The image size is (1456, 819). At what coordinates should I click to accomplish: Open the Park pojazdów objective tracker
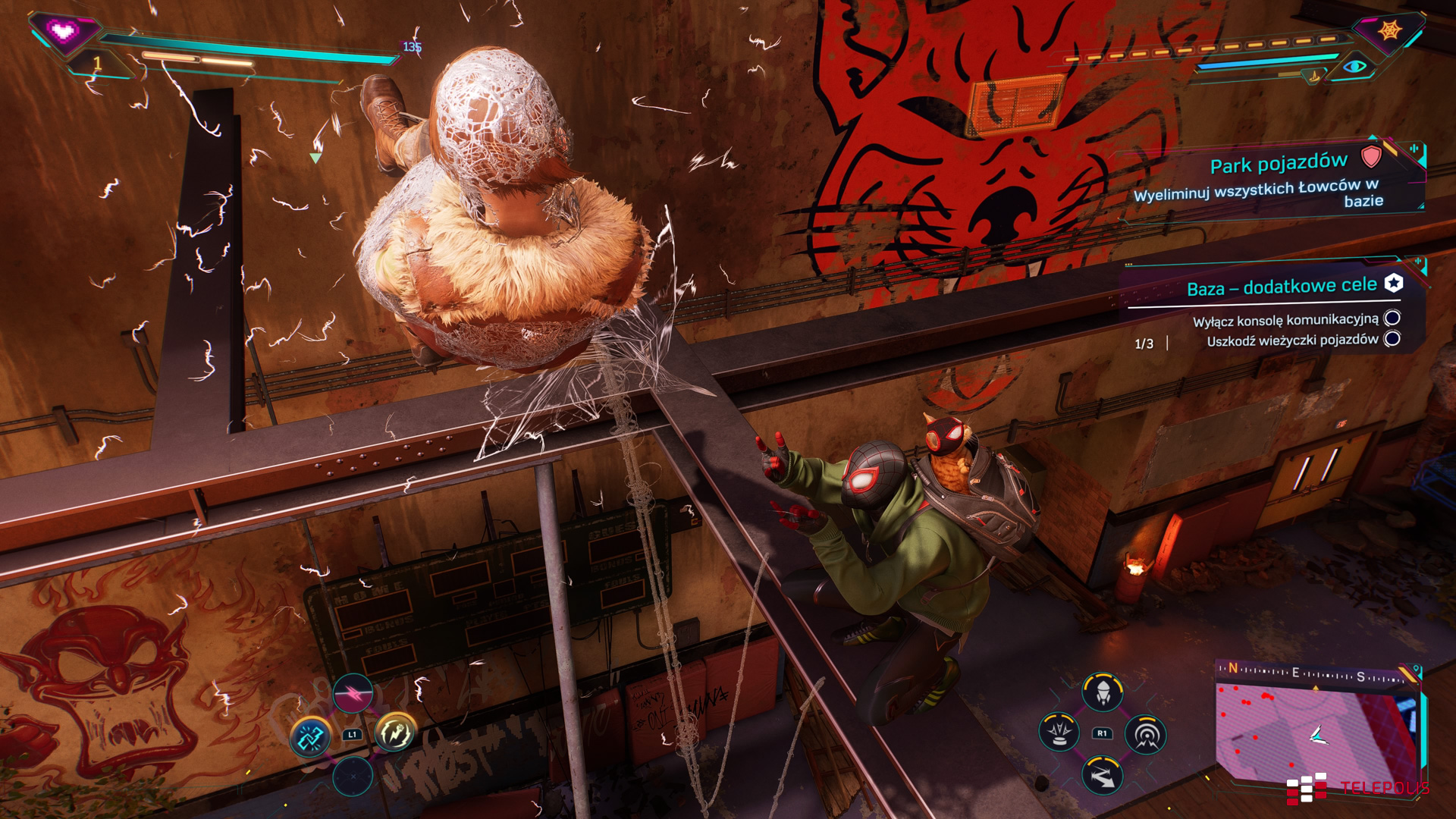1279,164
